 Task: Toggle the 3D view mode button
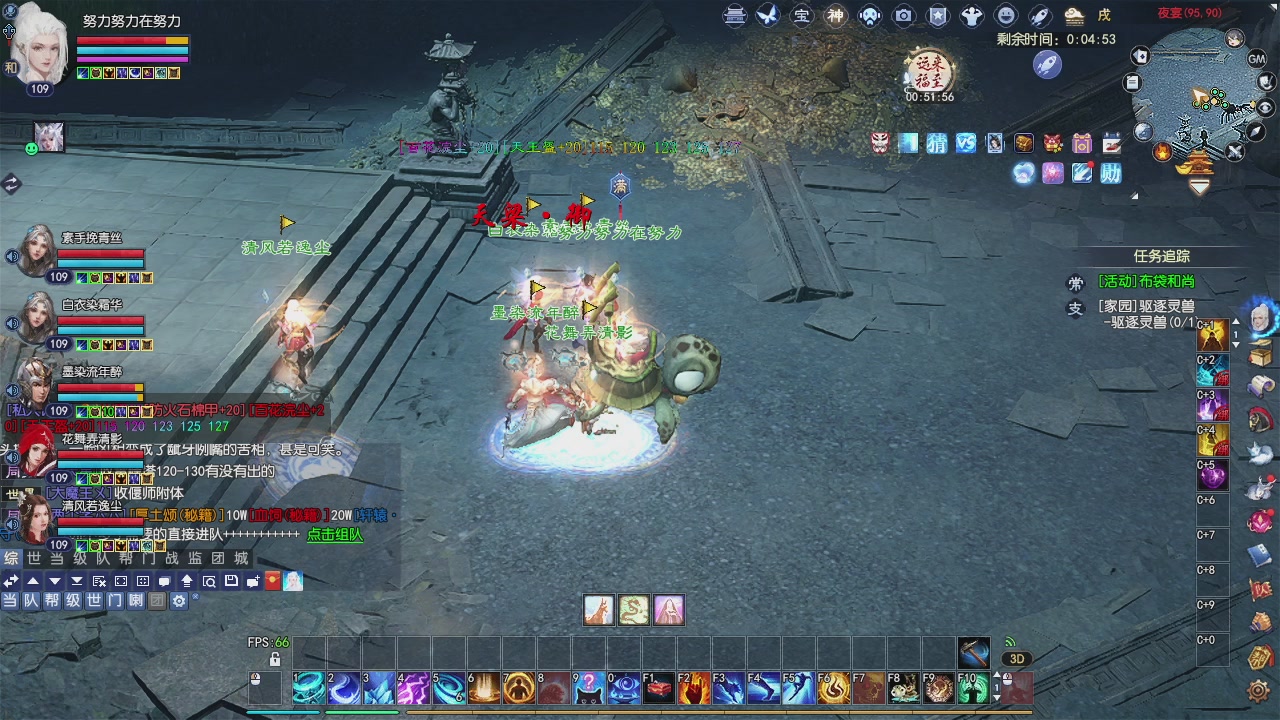point(1016,659)
